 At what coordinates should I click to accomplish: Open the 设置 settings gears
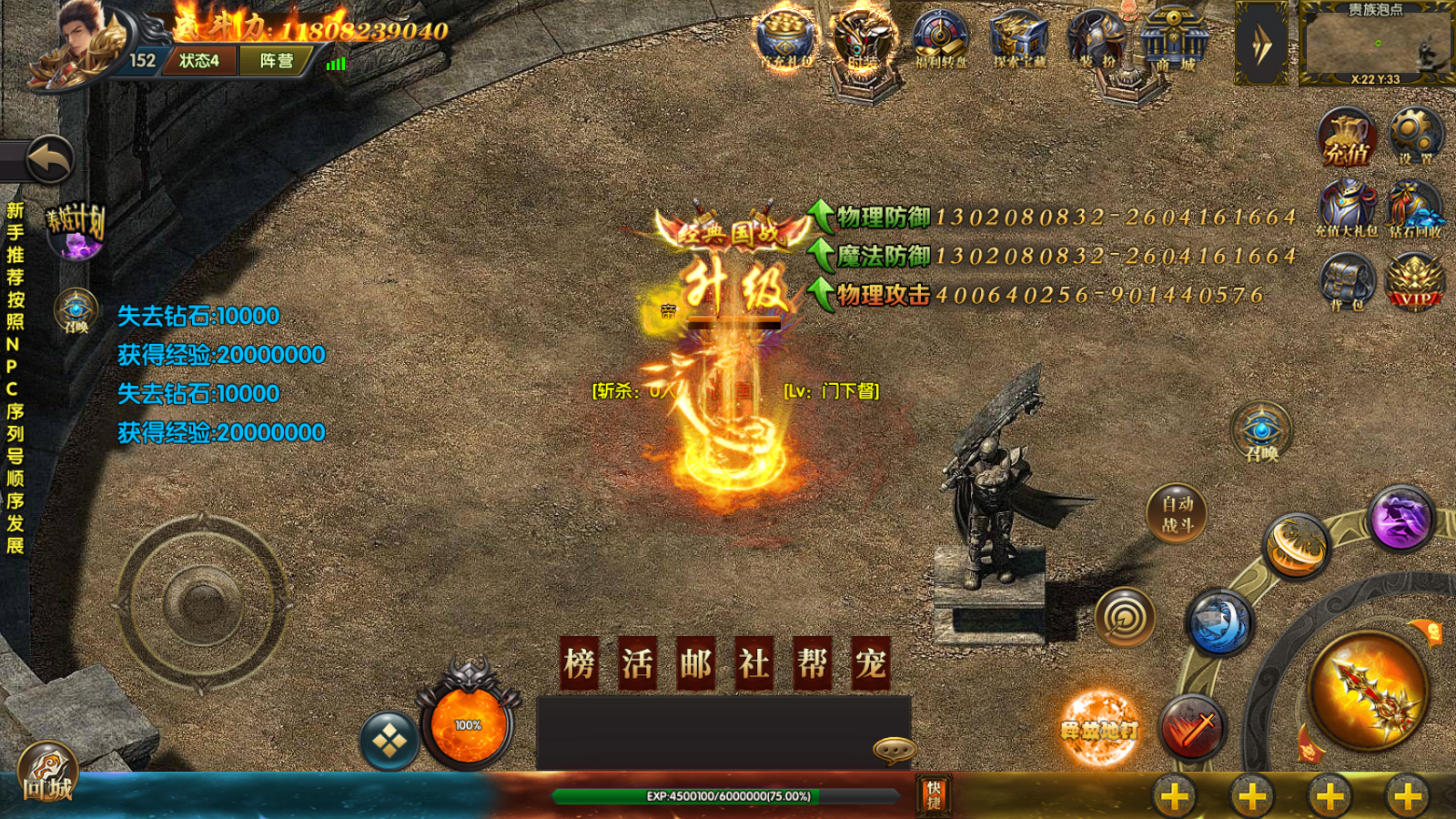[x=1415, y=136]
